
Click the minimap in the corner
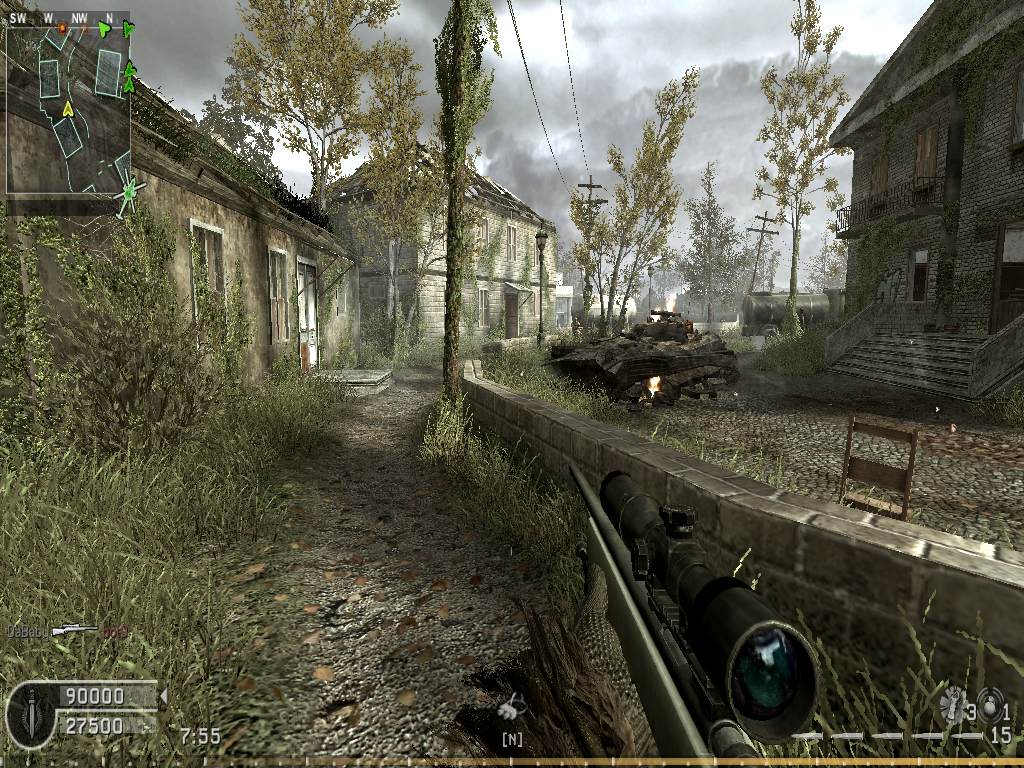click(68, 109)
